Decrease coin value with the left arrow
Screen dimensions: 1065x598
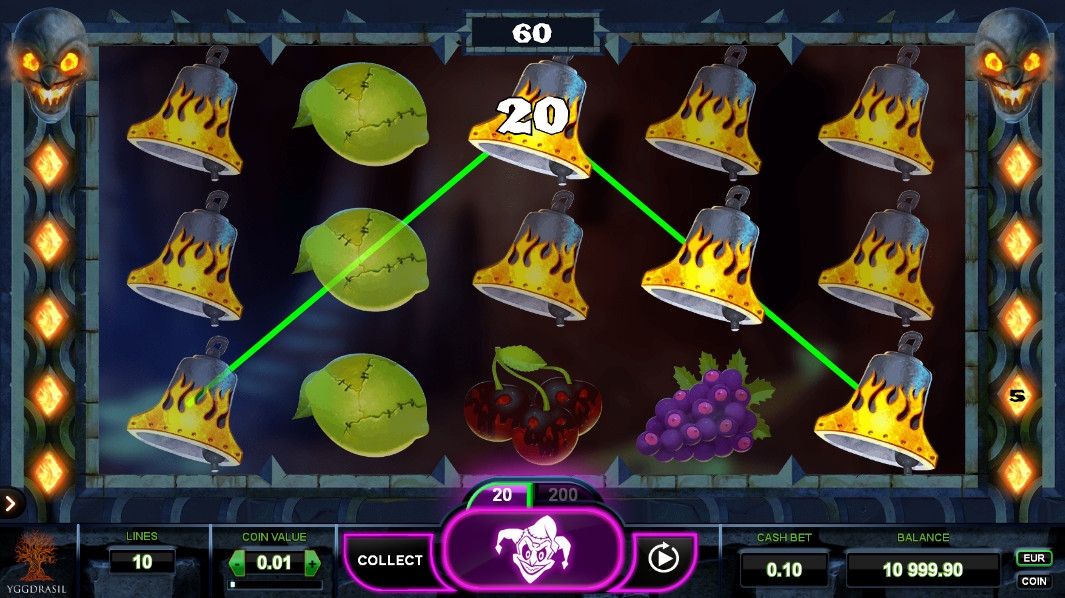point(237,563)
